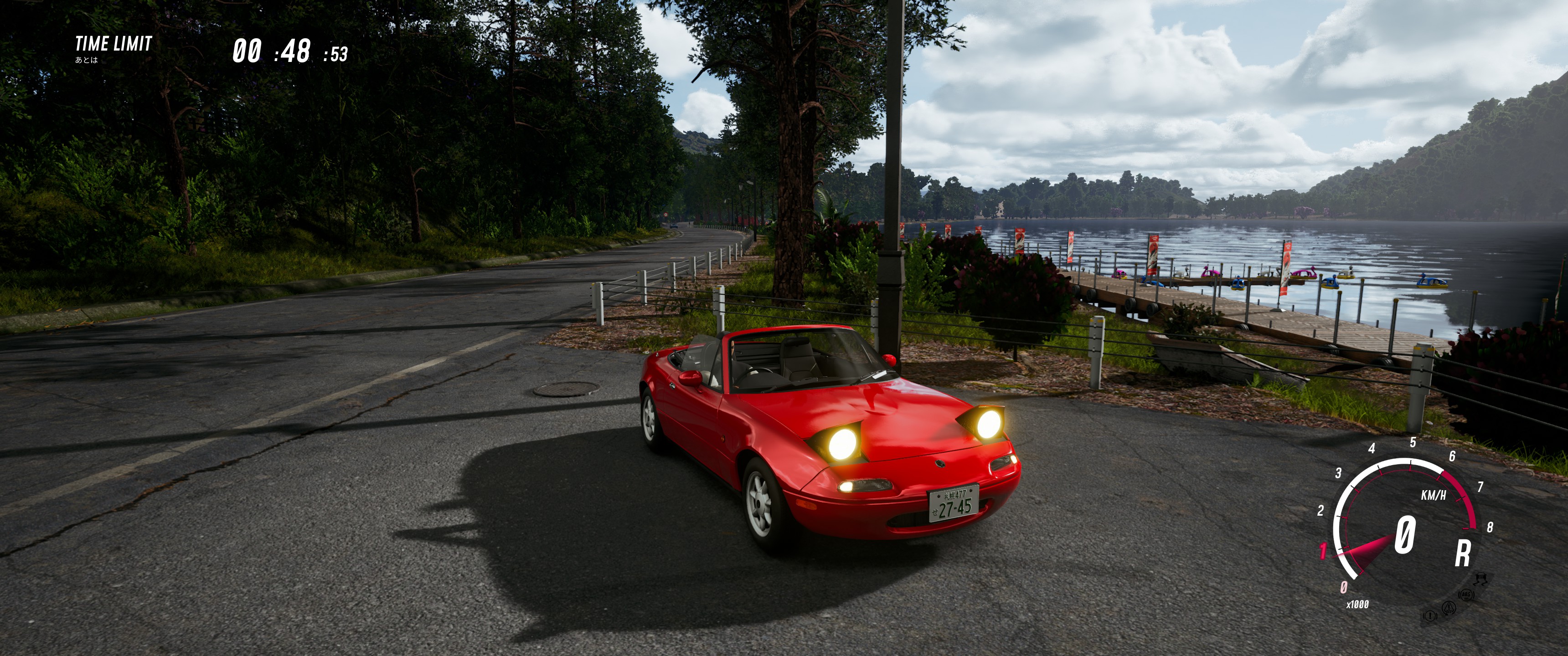This screenshot has width=1568, height=656.
Task: Click the handbrake exclamation warning icon
Action: [1430, 616]
